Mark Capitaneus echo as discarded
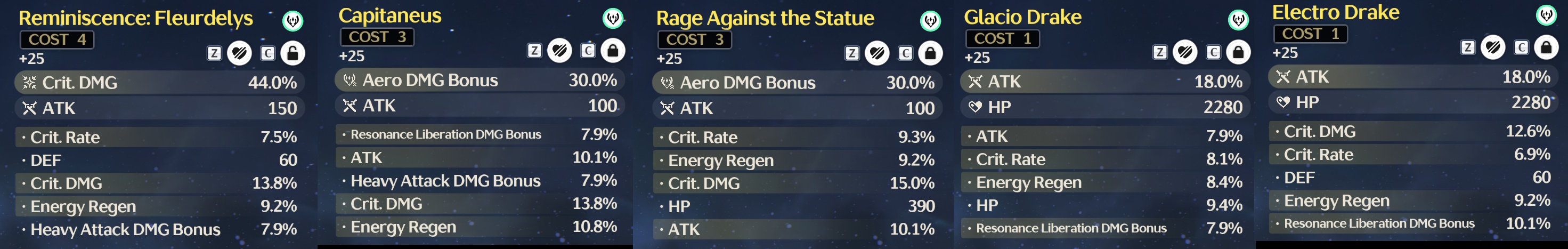The image size is (1568, 249). pos(559,51)
